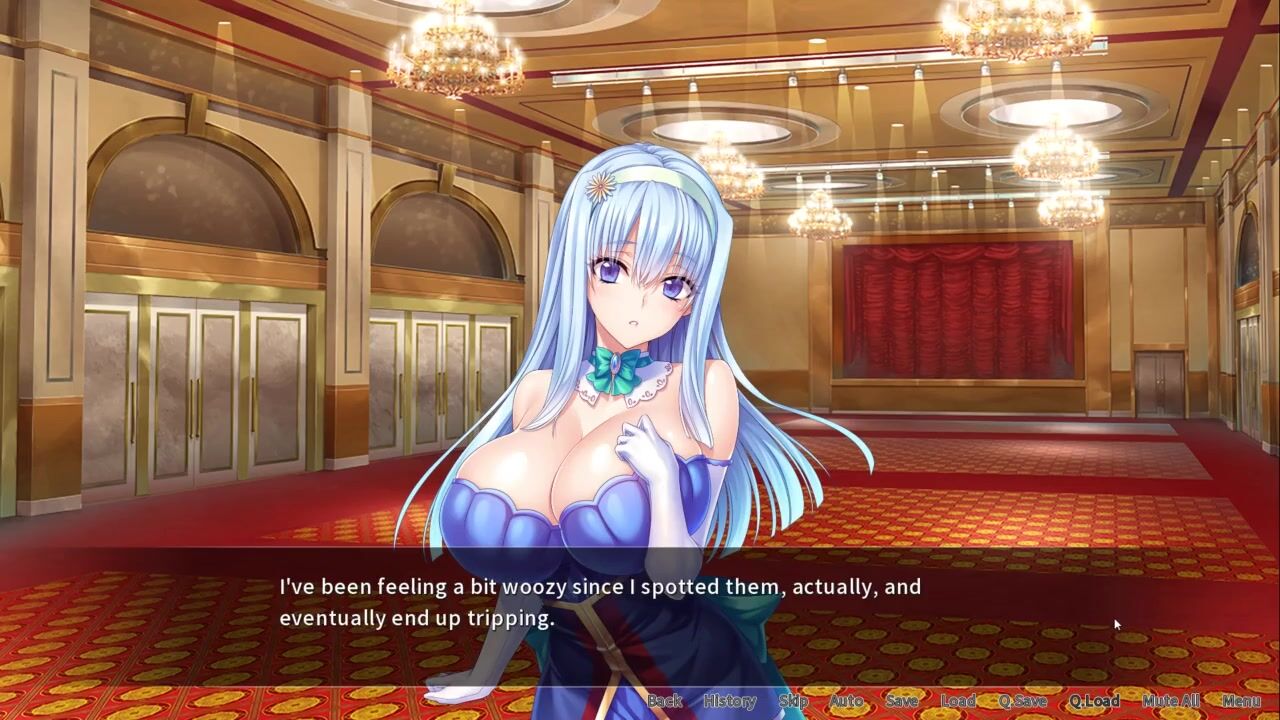The width and height of the screenshot is (1280, 720).
Task: Go back to the previous line
Action: (x=665, y=701)
